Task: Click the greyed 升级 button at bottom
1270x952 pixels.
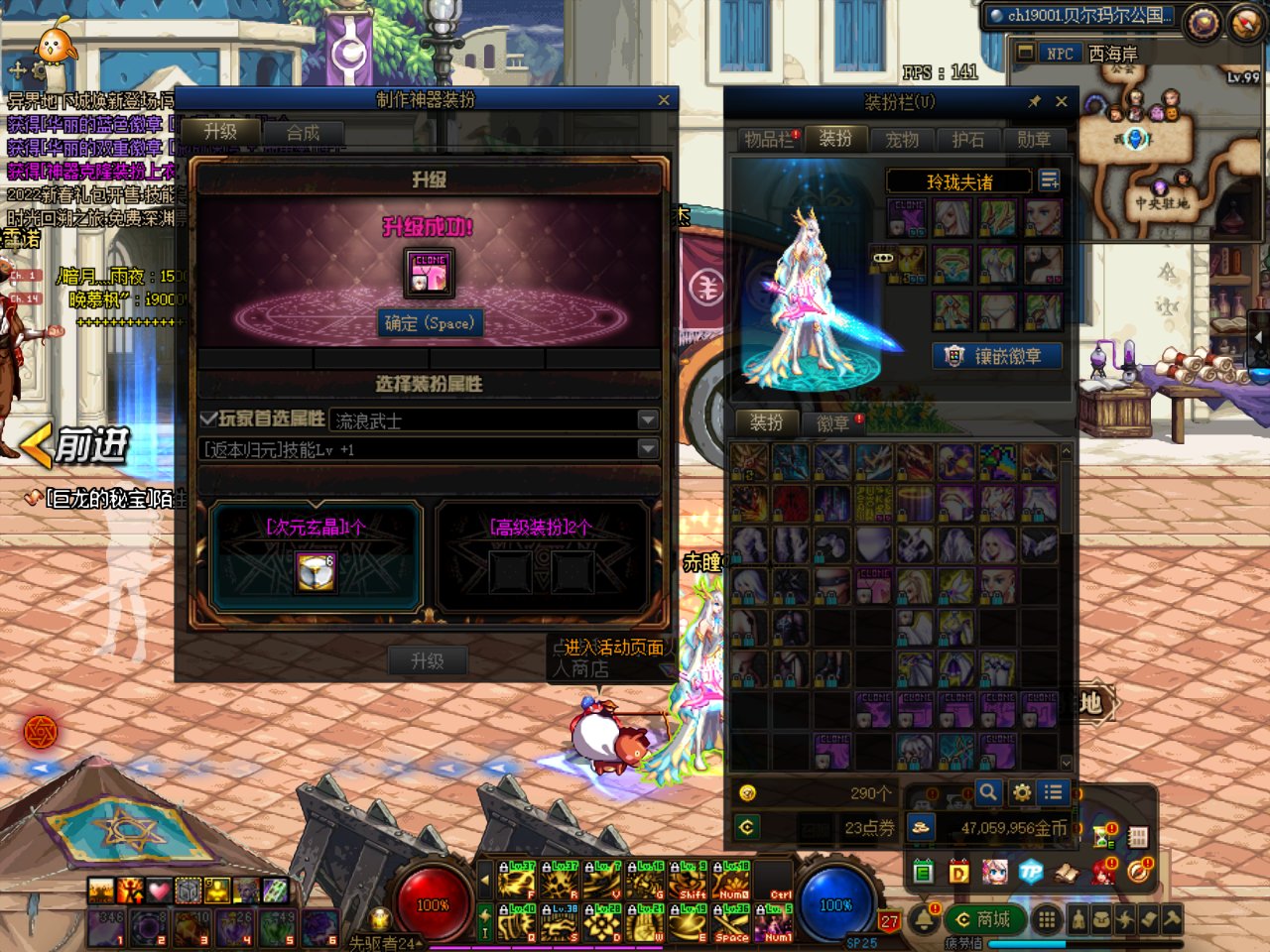Action: point(427,660)
